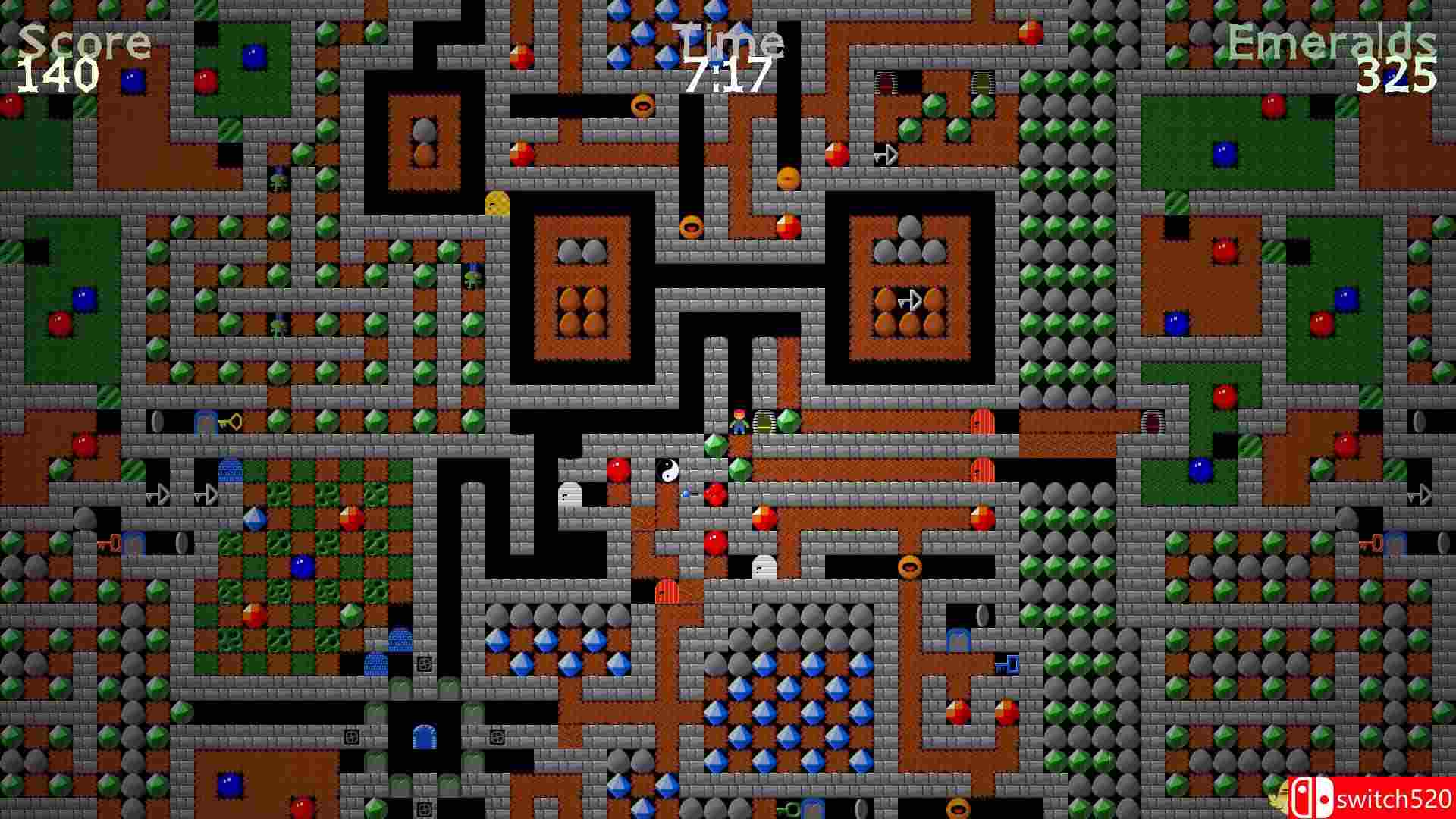Open the white door below the yin-yang tile
Viewport: 1456px width, 819px height.
tap(764, 567)
